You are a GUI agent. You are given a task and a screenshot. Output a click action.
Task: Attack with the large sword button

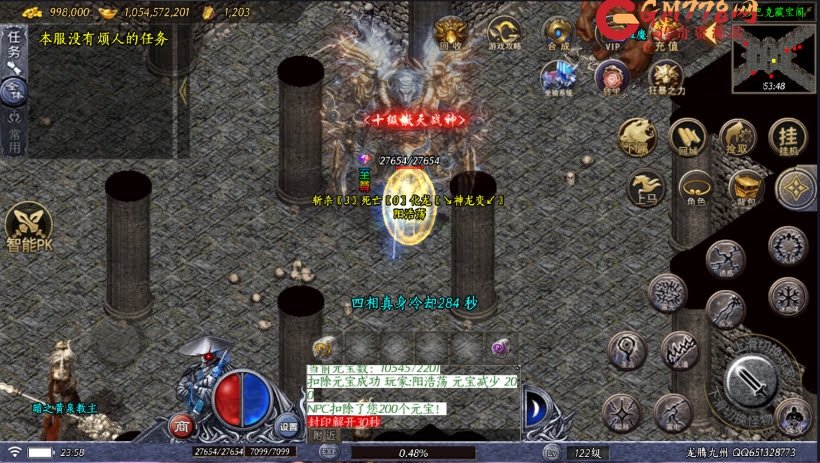750,381
